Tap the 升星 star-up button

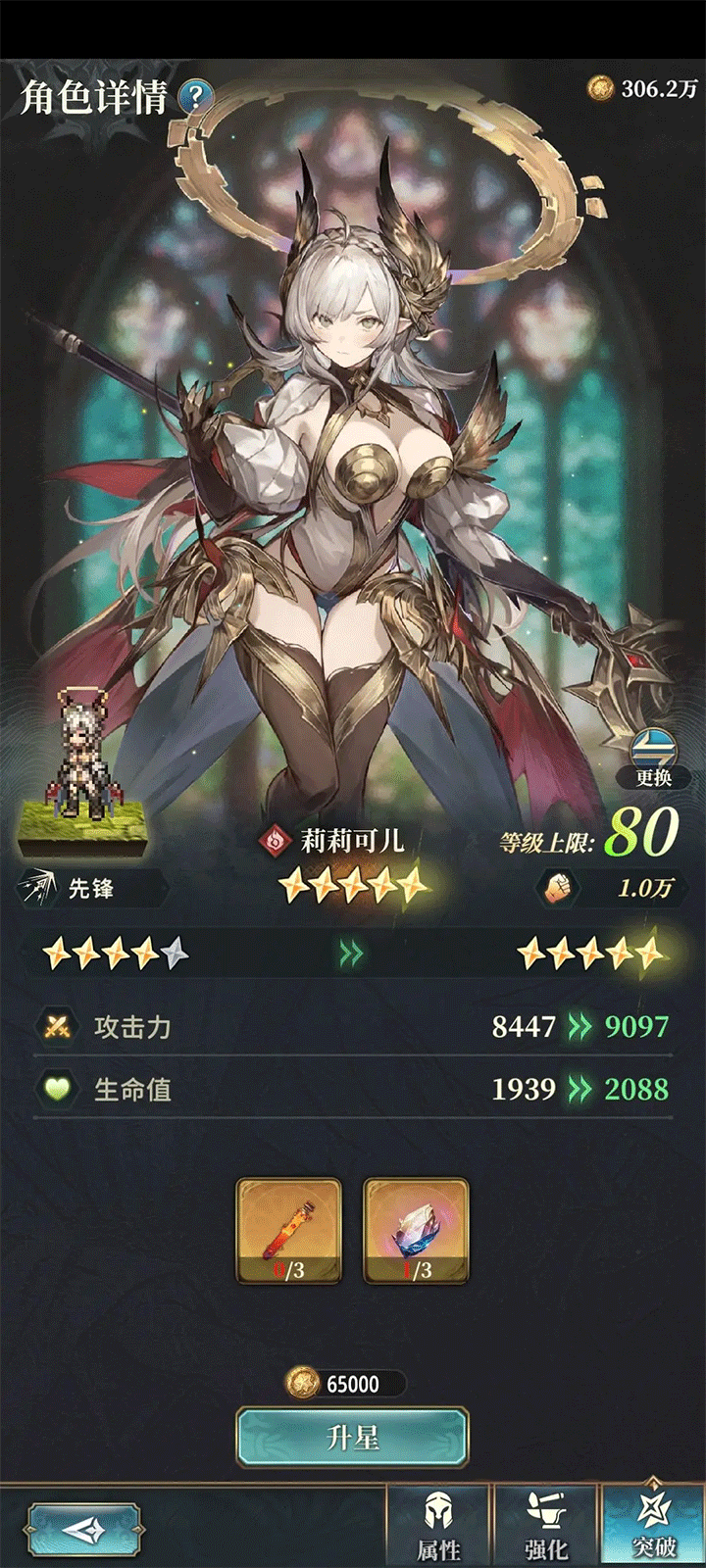coord(352,1438)
